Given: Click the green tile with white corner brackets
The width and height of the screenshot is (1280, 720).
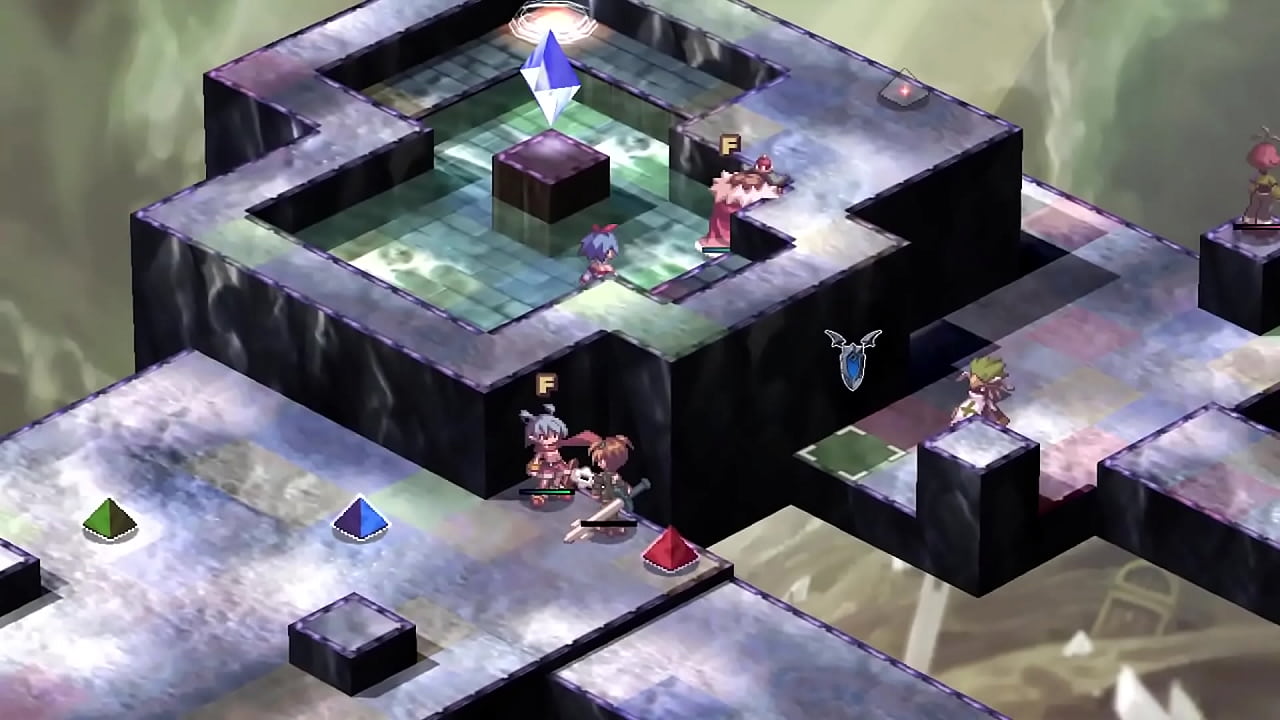Looking at the screenshot, I should (x=852, y=453).
